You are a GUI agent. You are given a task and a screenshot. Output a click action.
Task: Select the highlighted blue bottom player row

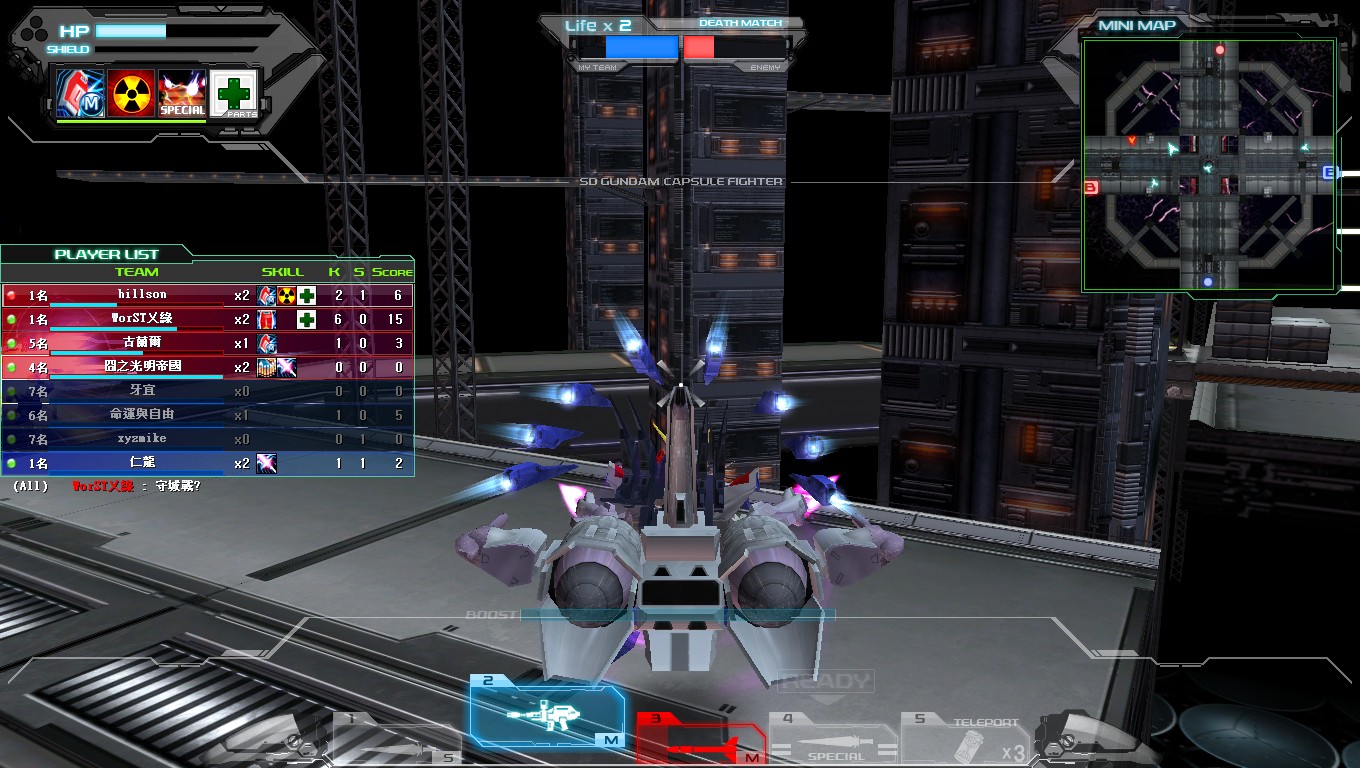click(142, 463)
